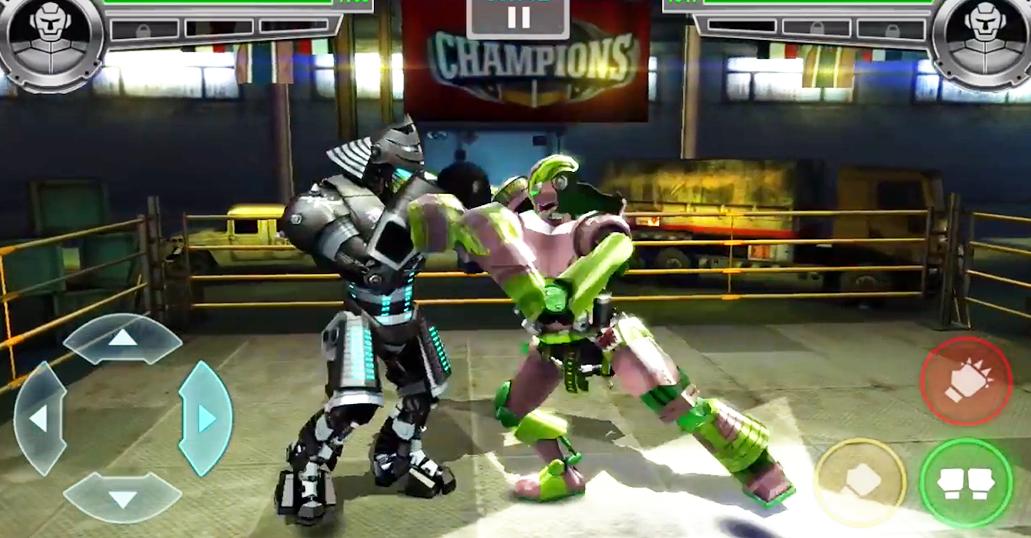
Task: Tap the up arrow on the movement pad
Action: point(122,338)
